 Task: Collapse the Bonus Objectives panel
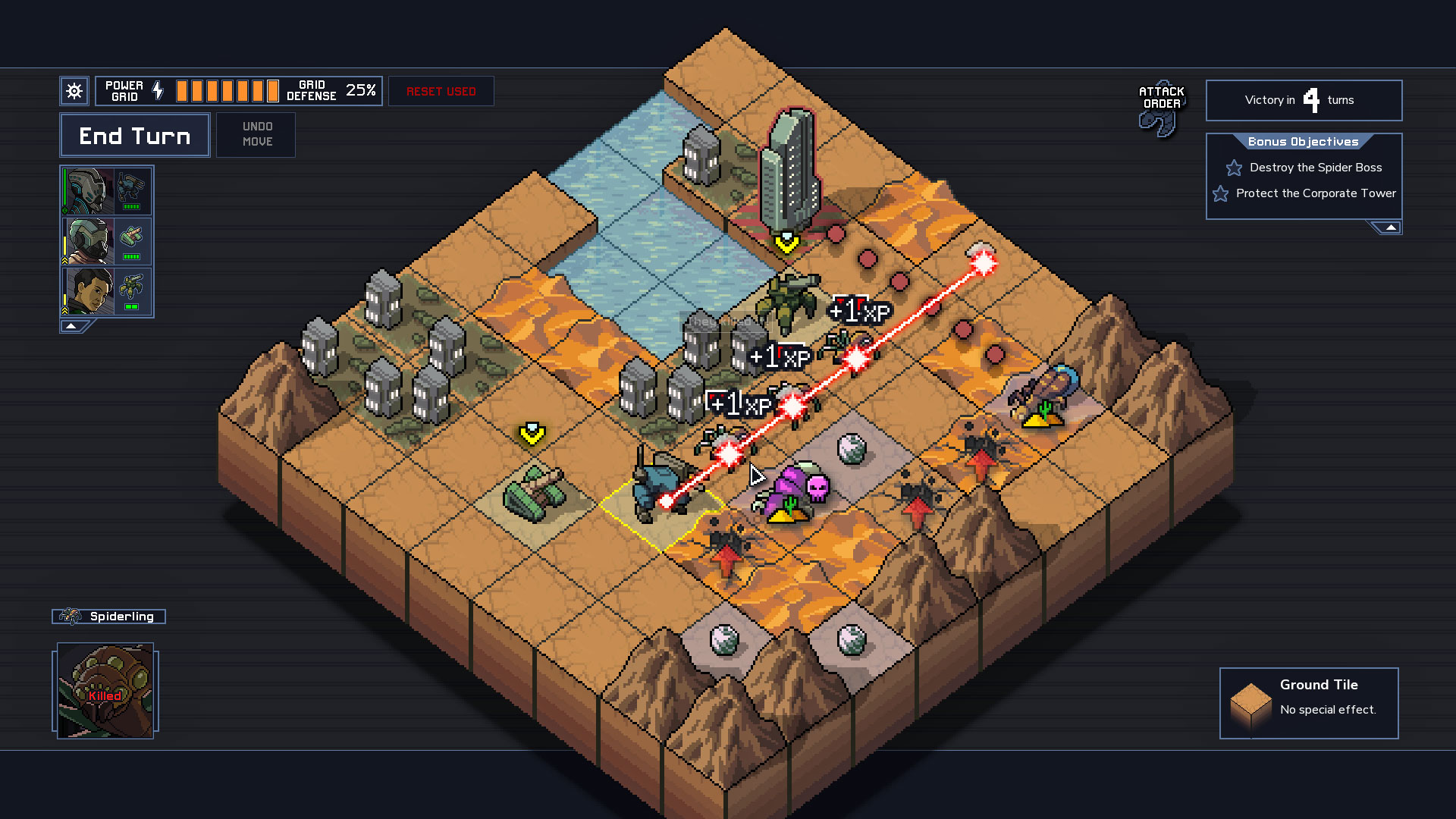point(1390,227)
